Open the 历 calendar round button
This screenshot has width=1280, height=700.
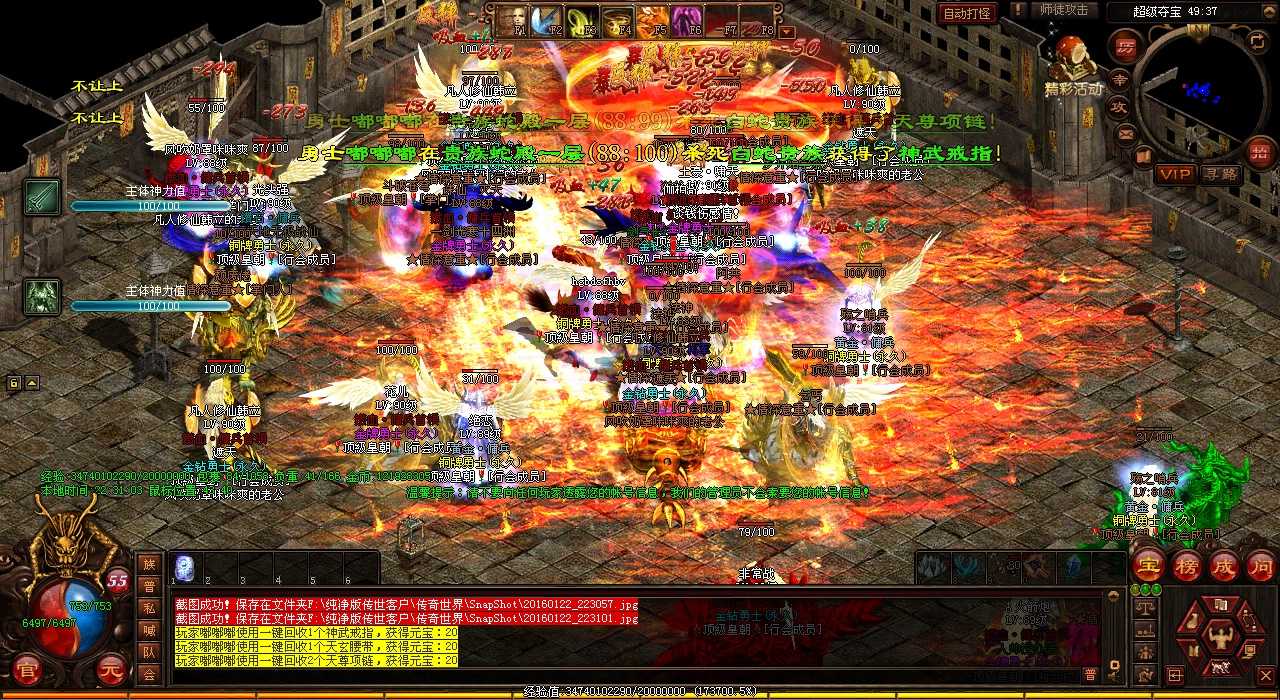(1126, 47)
